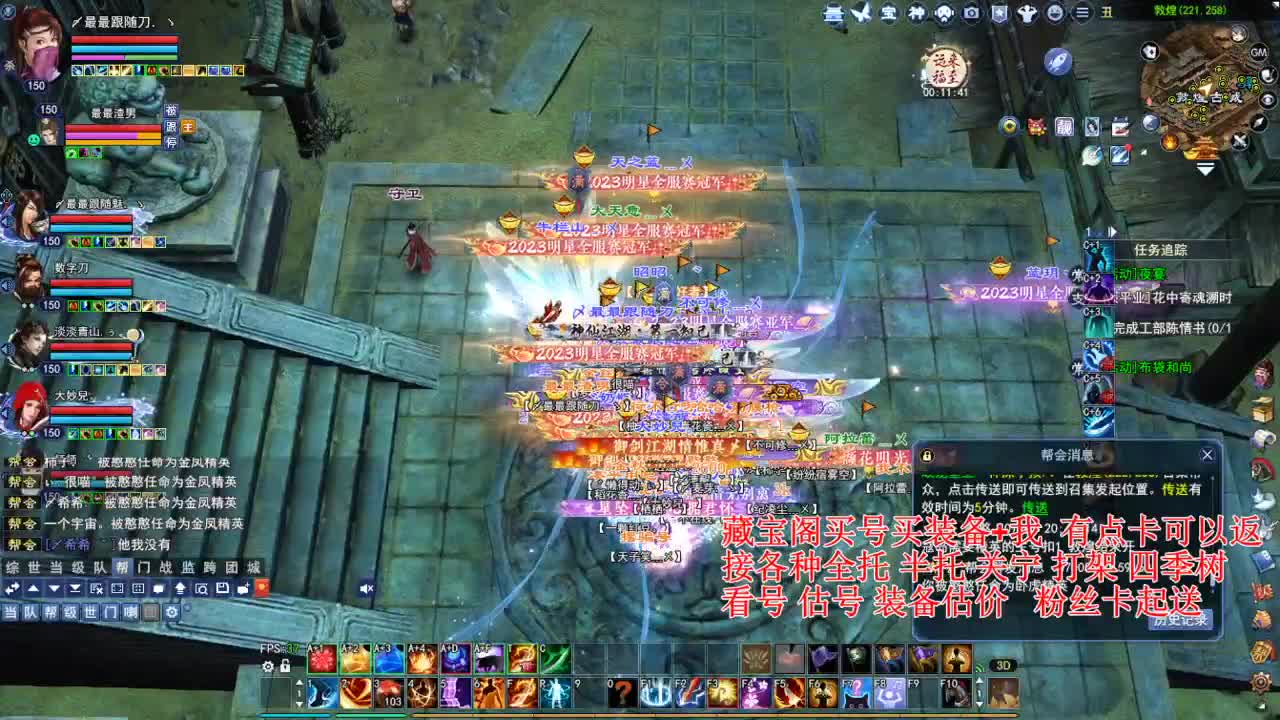Click the 神 deity icon in the top toolbar
The image size is (1280, 720).
coord(917,13)
